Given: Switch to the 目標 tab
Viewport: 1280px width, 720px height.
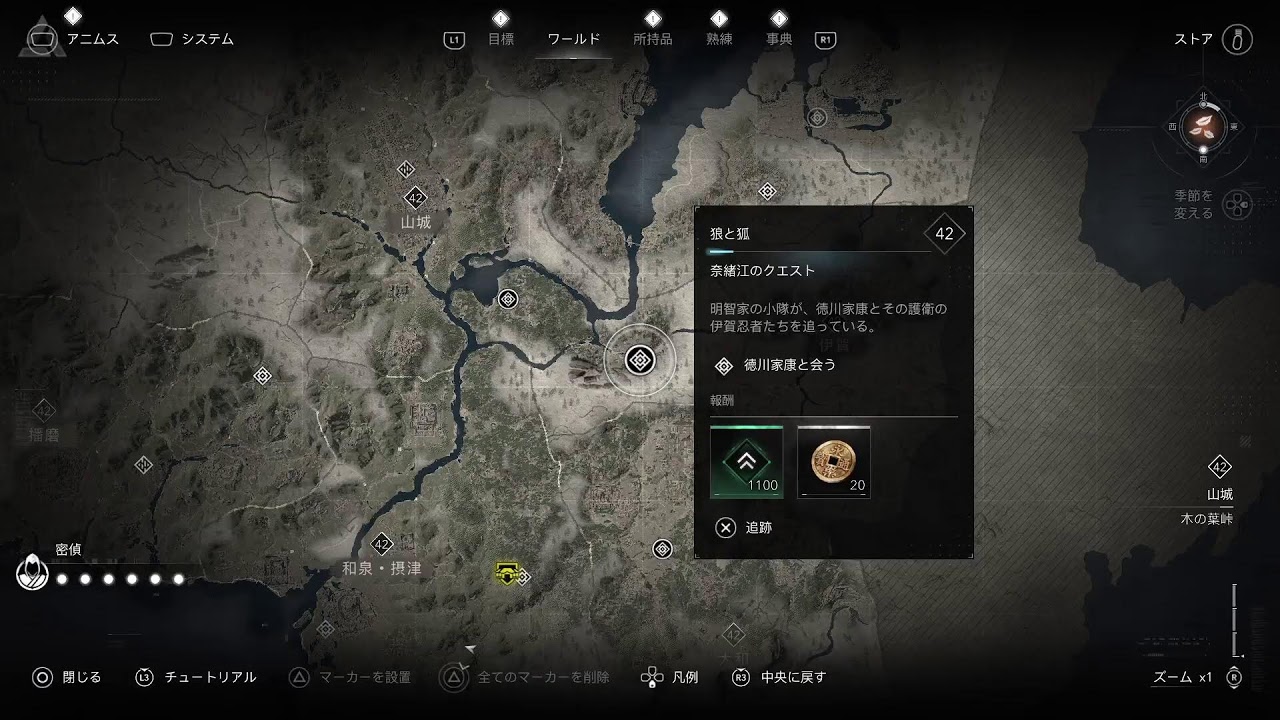Looking at the screenshot, I should click(x=500, y=39).
